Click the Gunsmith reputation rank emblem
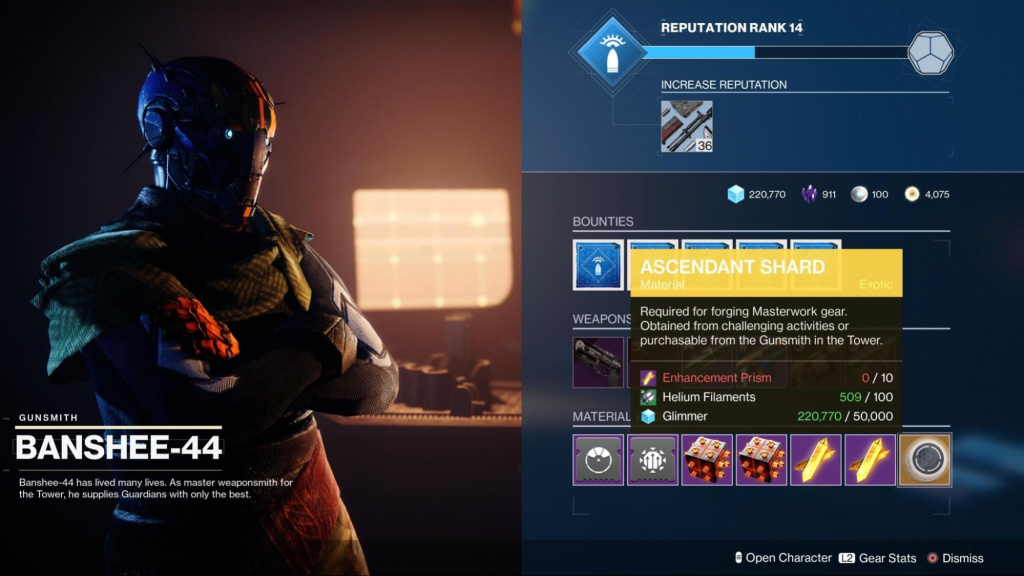 pos(609,54)
